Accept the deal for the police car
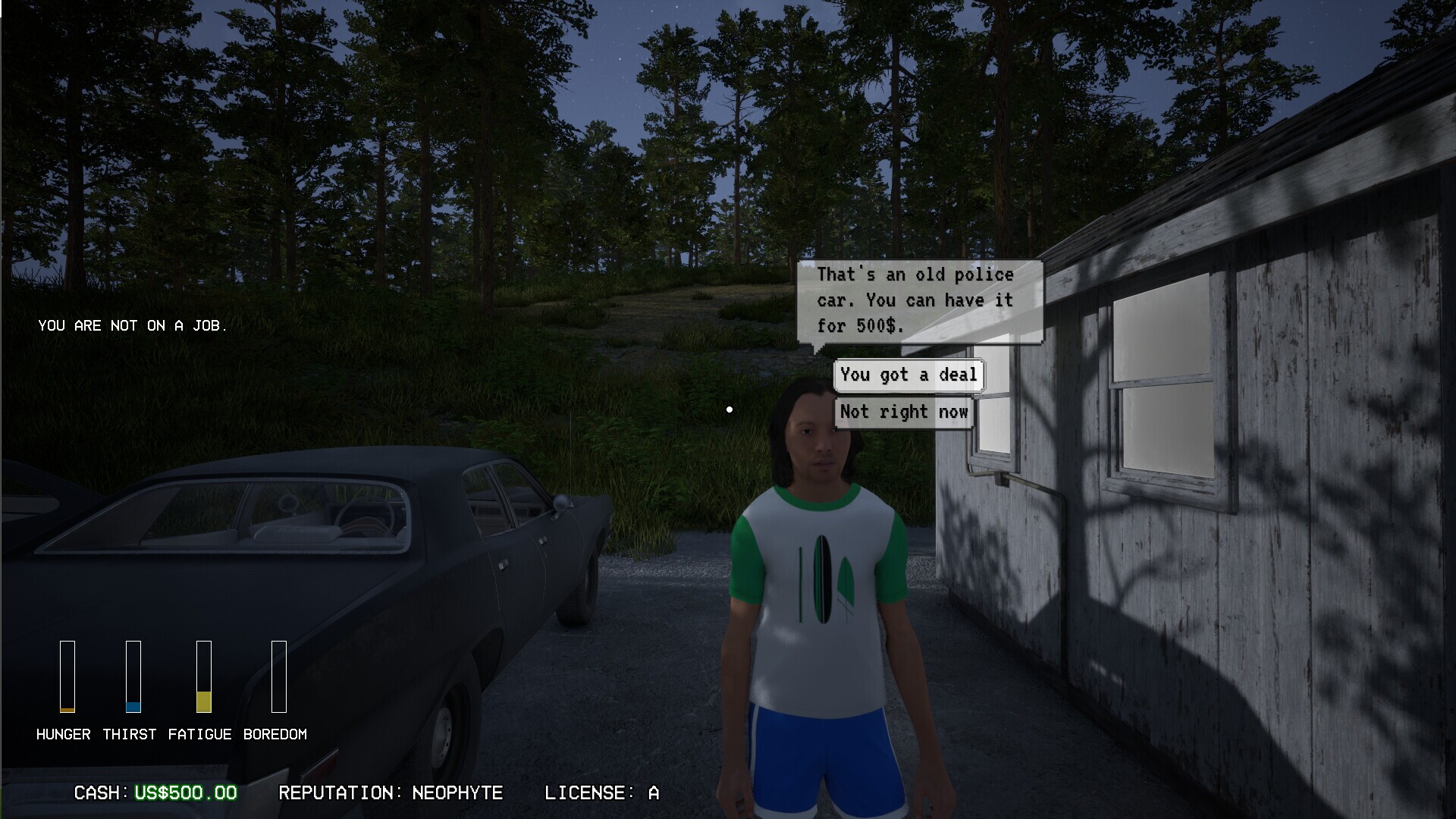Screen dimensions: 1456x819 908,375
